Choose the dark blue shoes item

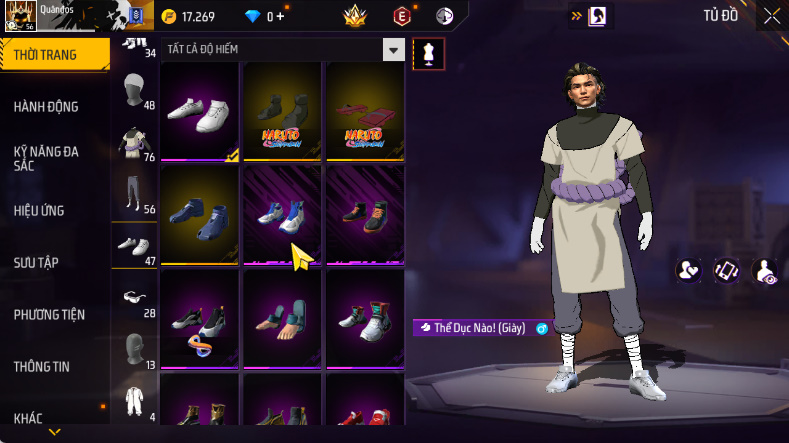(x=200, y=214)
